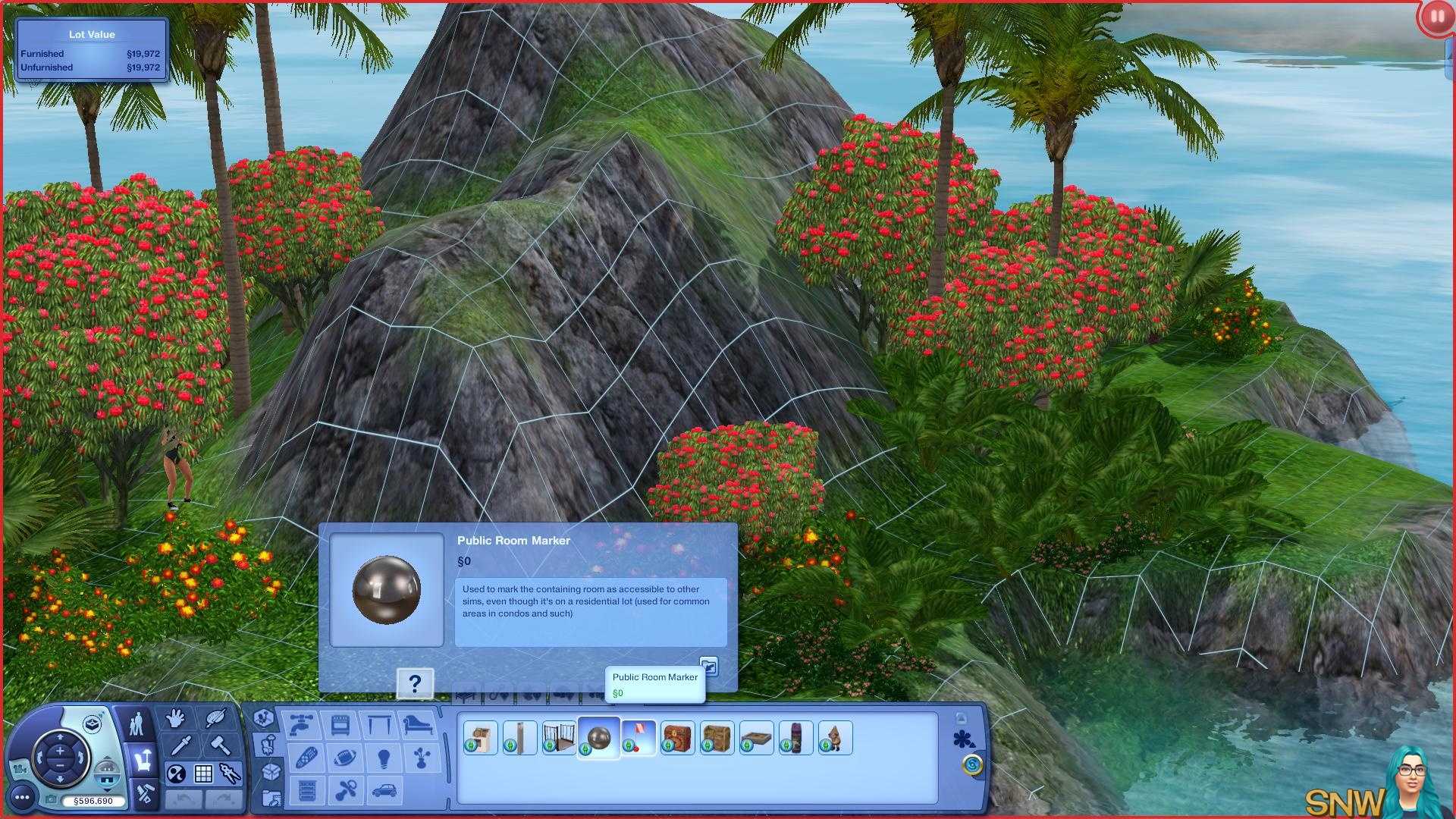The height and width of the screenshot is (819, 1456).
Task: Select the garden gnome item
Action: (x=836, y=738)
